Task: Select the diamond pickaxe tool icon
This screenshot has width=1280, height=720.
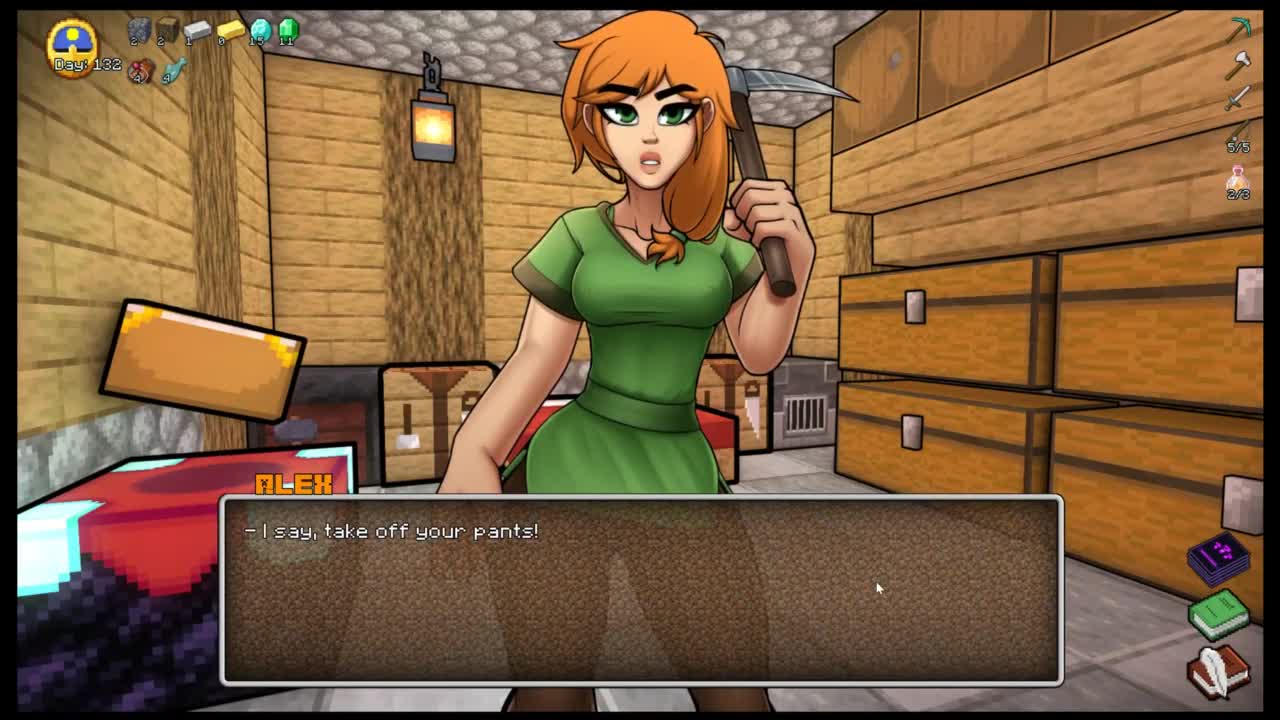Action: coord(1240,29)
